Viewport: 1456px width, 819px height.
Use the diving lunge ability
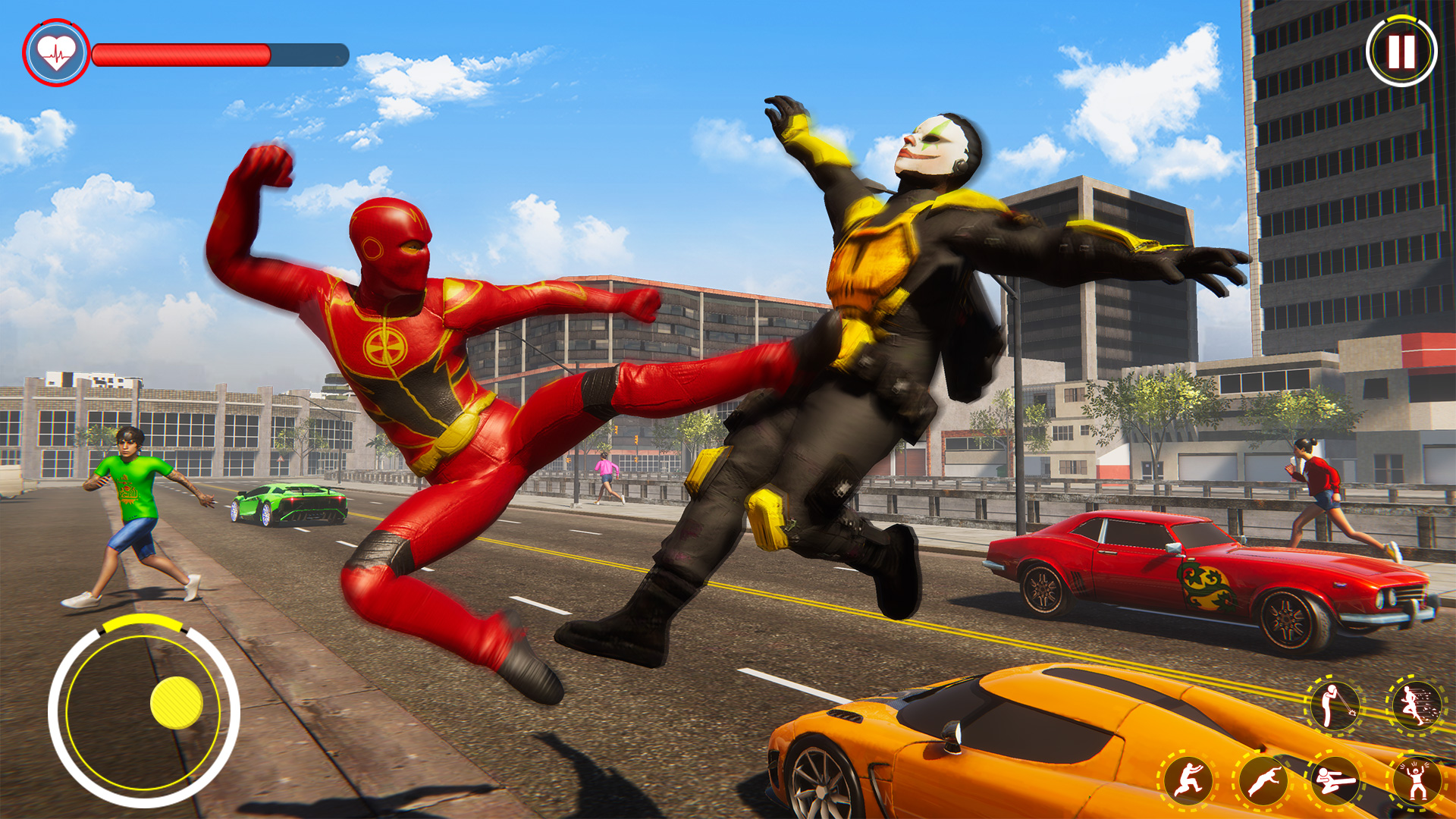[x=1265, y=781]
